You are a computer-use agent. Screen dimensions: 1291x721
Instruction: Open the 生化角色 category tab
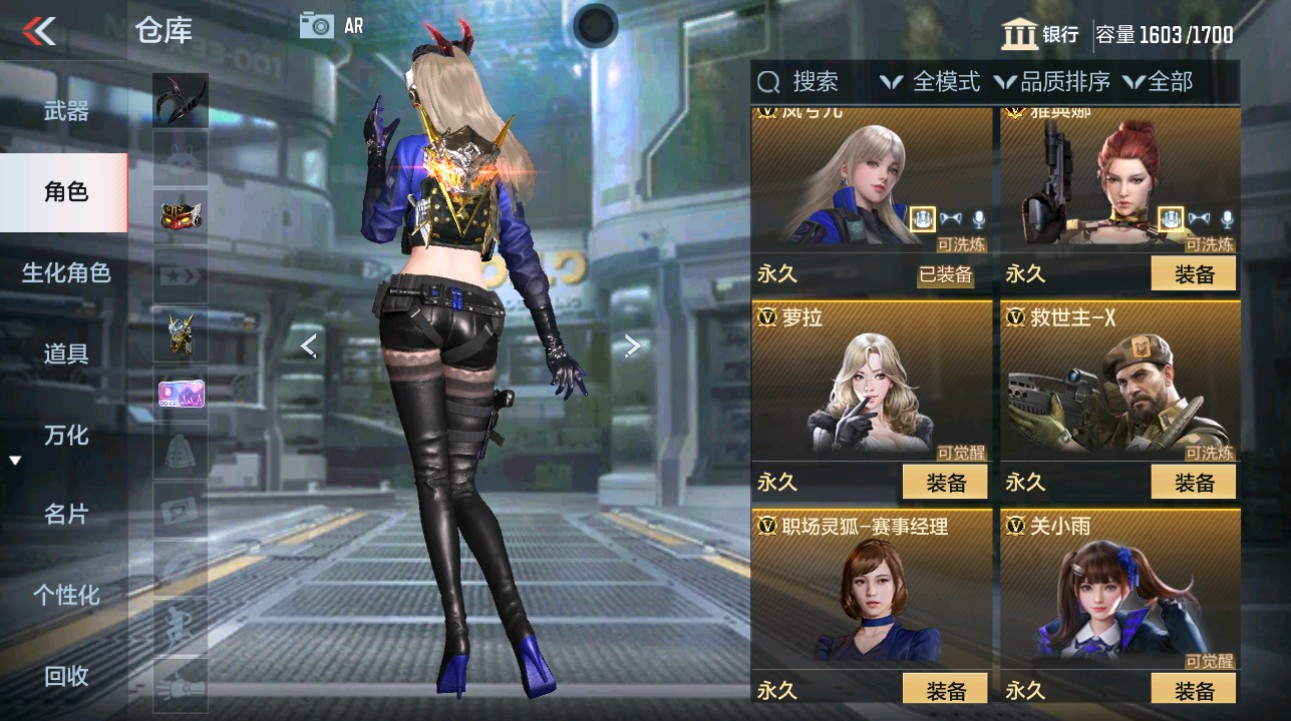64,272
